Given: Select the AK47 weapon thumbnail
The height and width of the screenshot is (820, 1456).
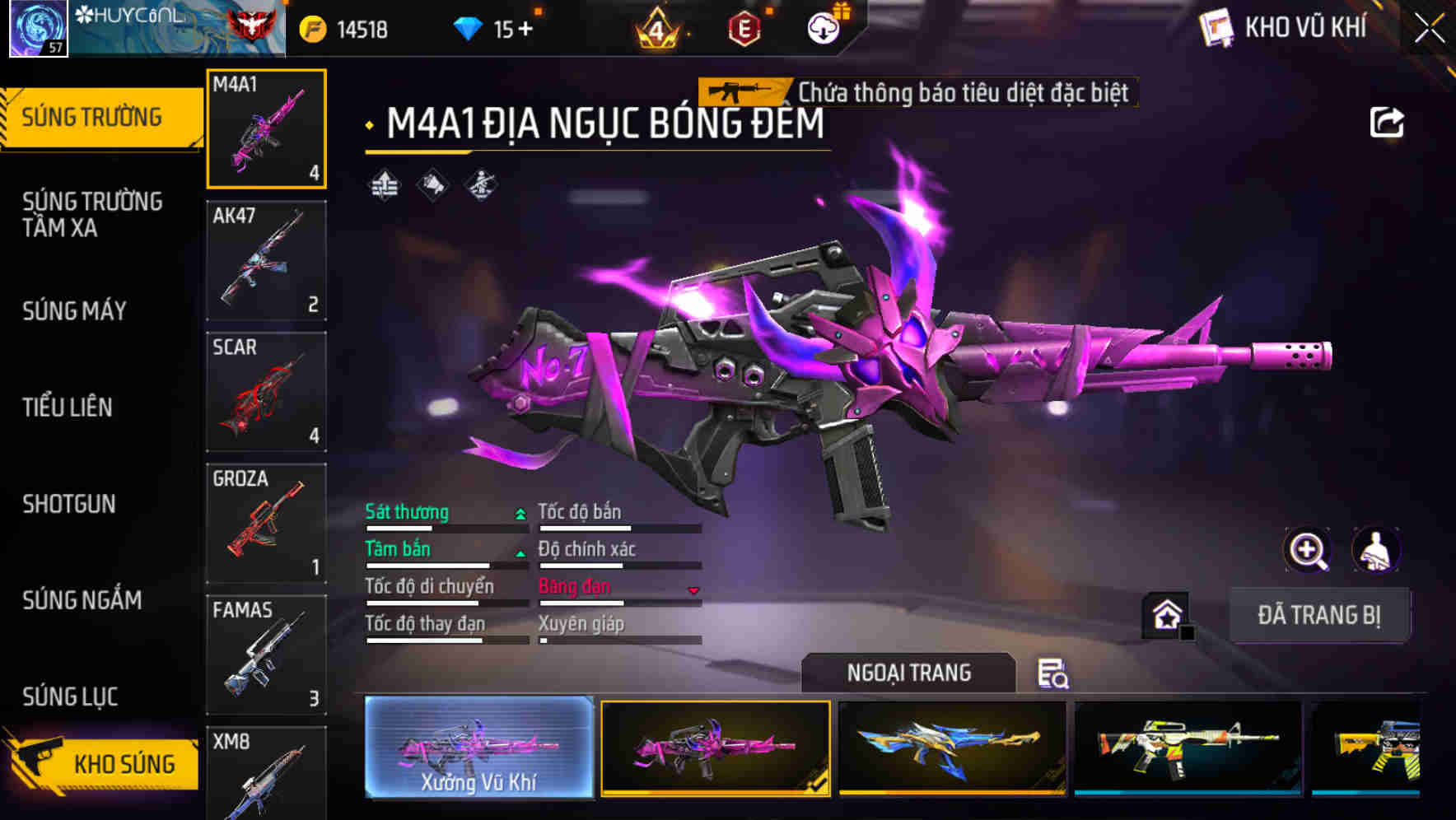Looking at the screenshot, I should pyautogui.click(x=266, y=260).
